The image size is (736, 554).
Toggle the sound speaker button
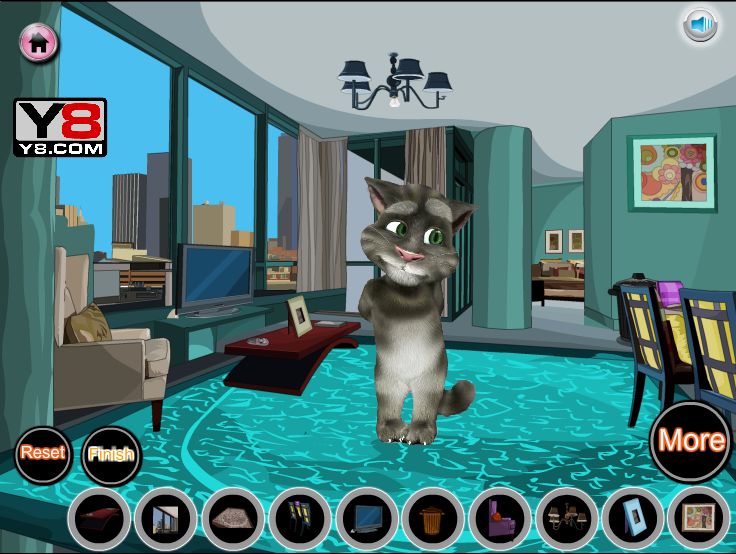[x=701, y=24]
